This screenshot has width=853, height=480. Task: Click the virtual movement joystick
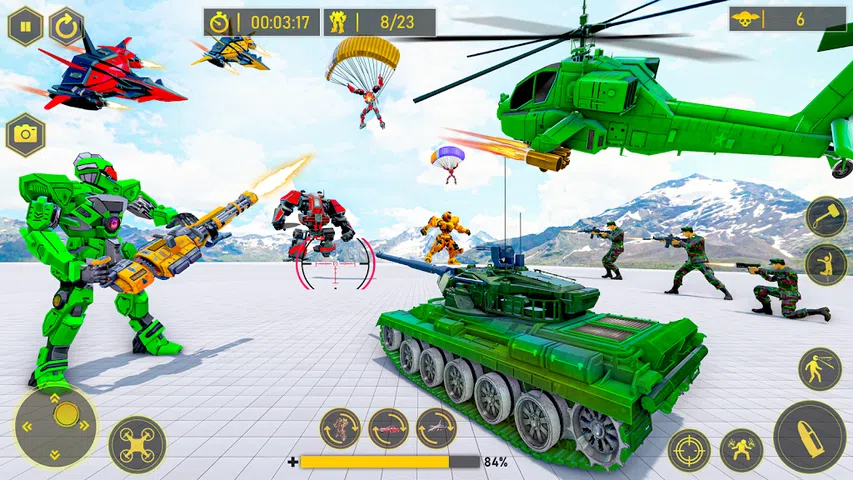56,425
